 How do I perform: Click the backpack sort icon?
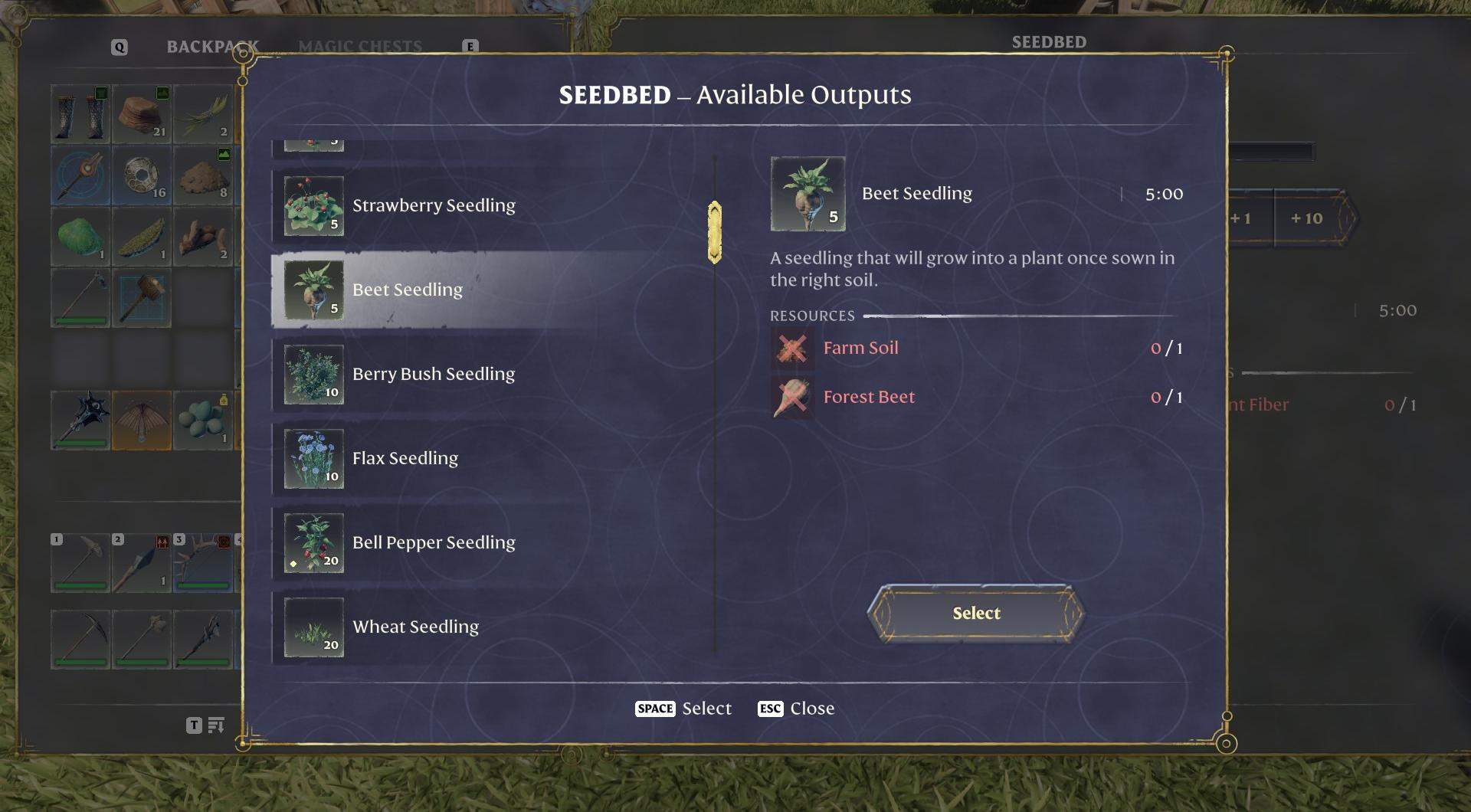coord(216,725)
